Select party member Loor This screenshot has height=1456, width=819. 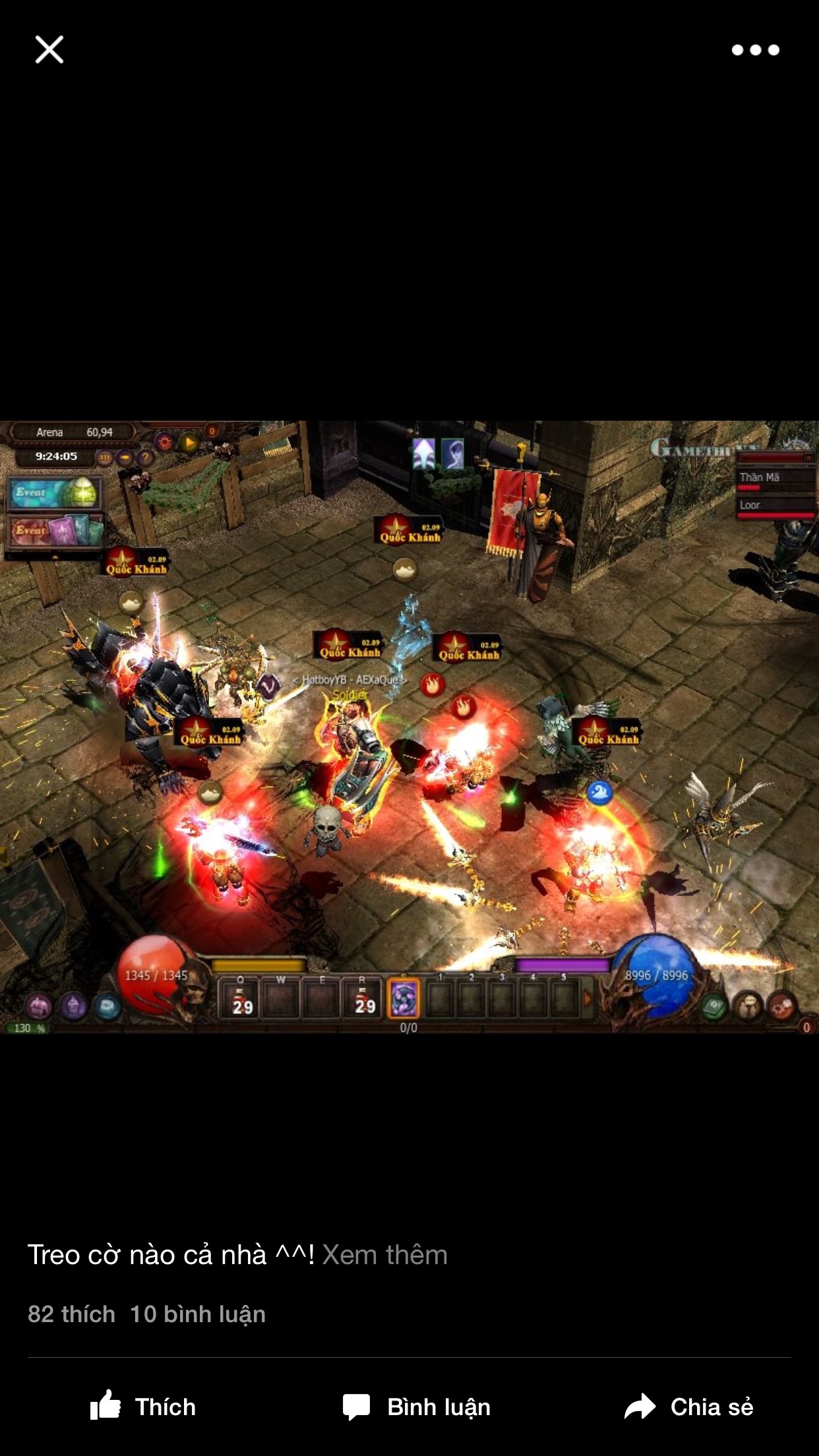pos(775,506)
